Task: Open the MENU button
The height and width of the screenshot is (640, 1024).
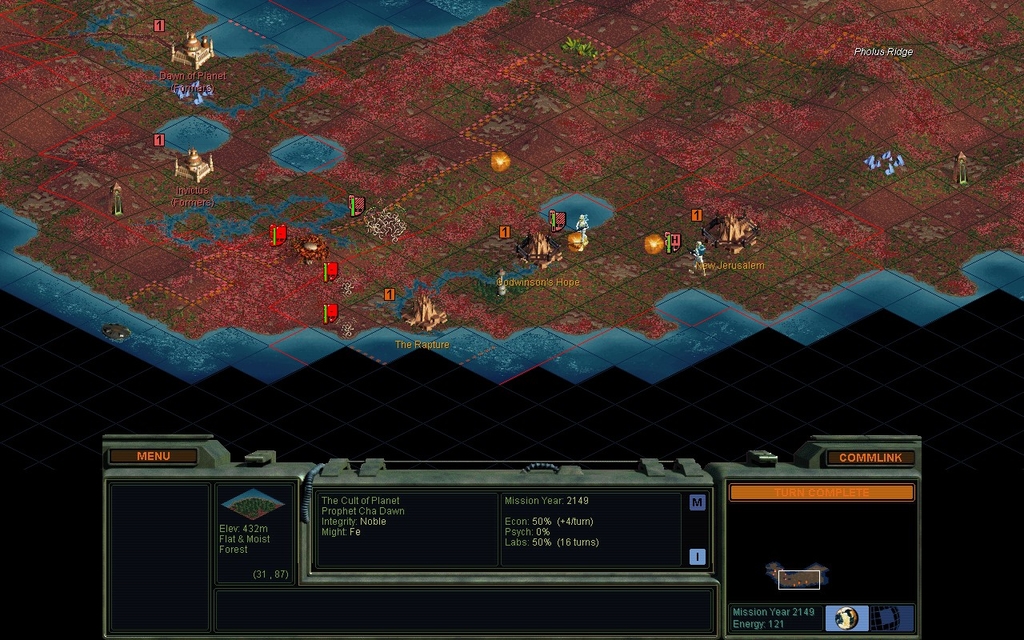Action: 153,456
